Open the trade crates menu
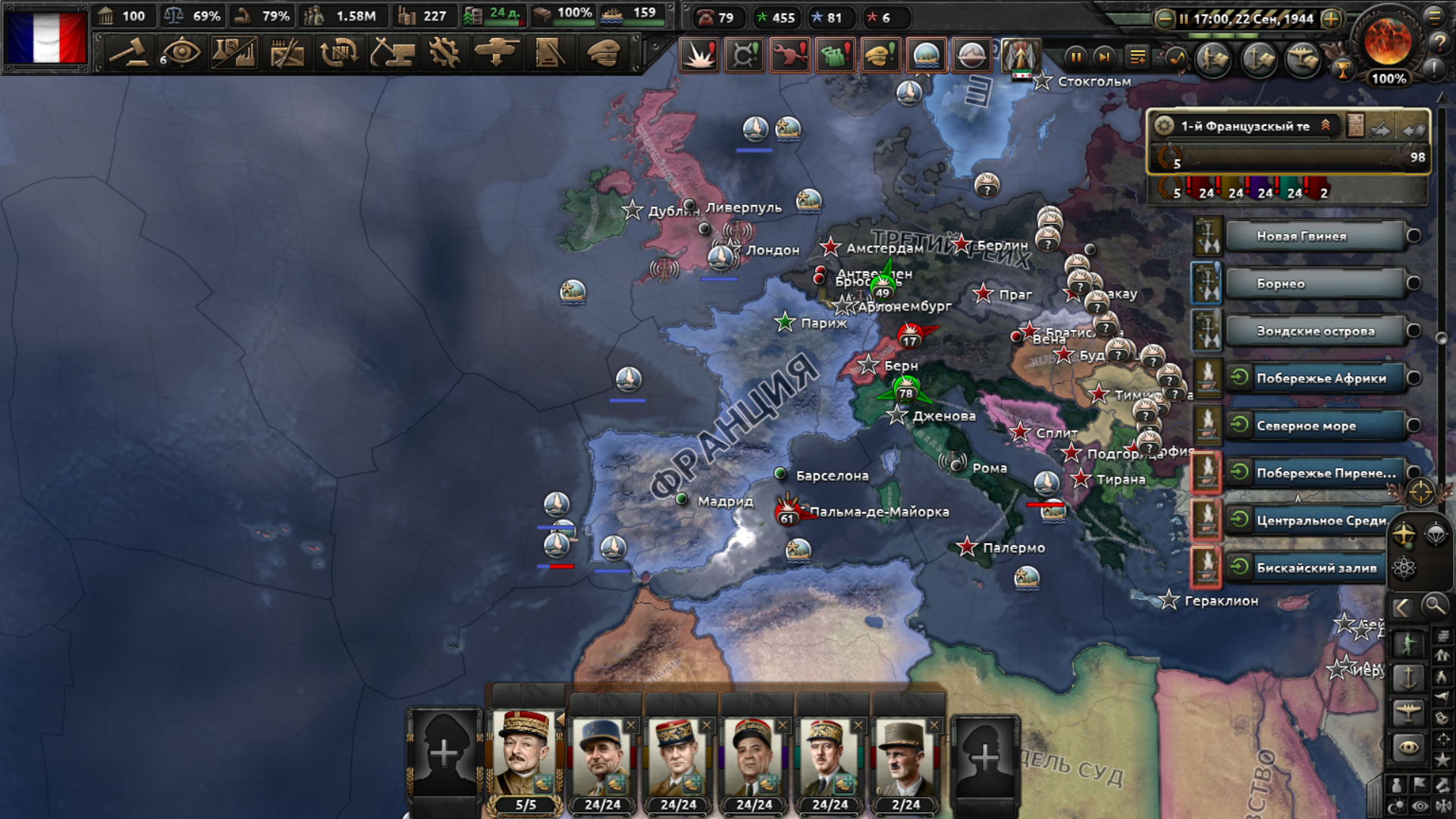1456x819 pixels. point(339,53)
